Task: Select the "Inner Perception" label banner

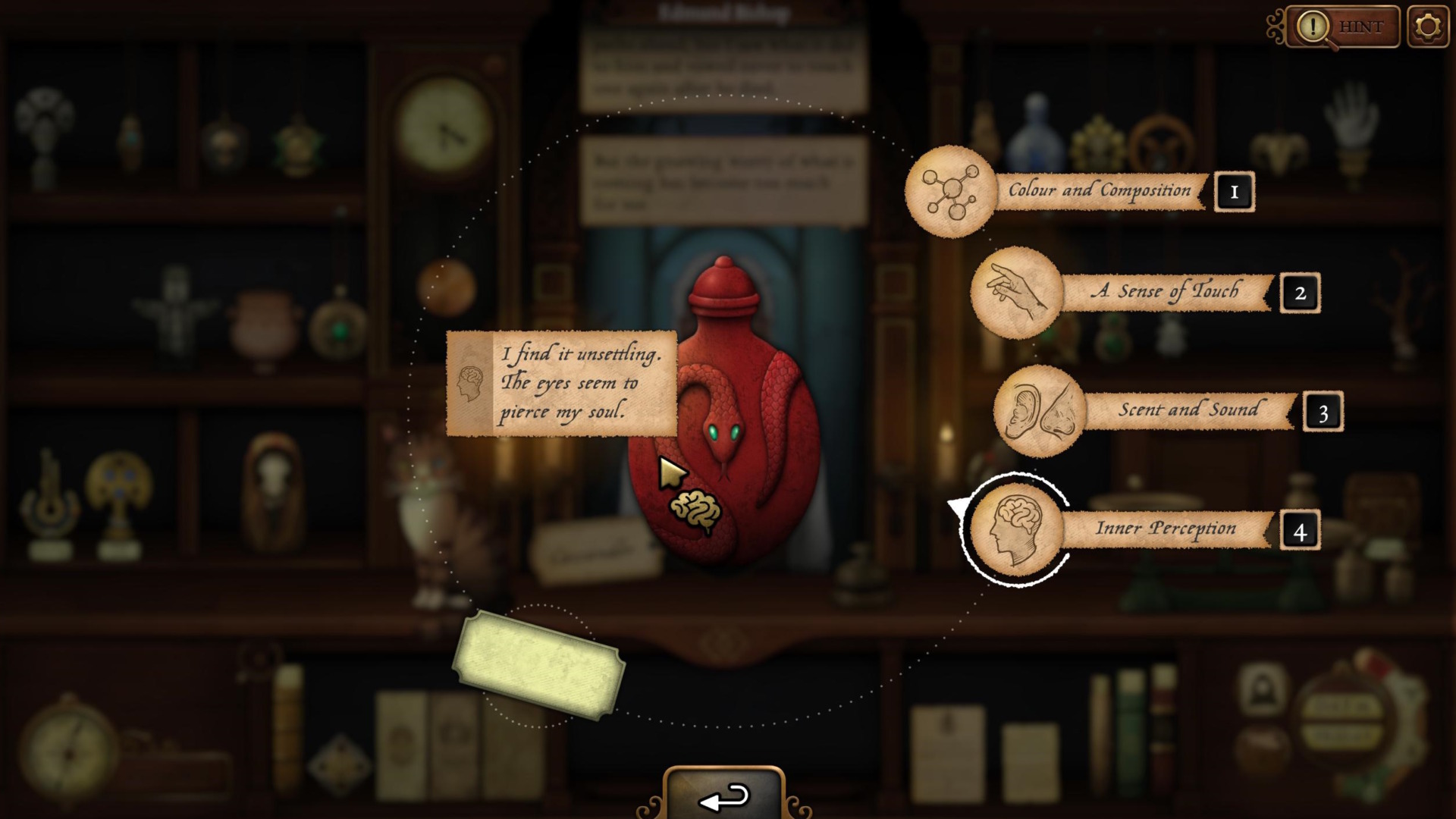Action: click(x=1166, y=529)
